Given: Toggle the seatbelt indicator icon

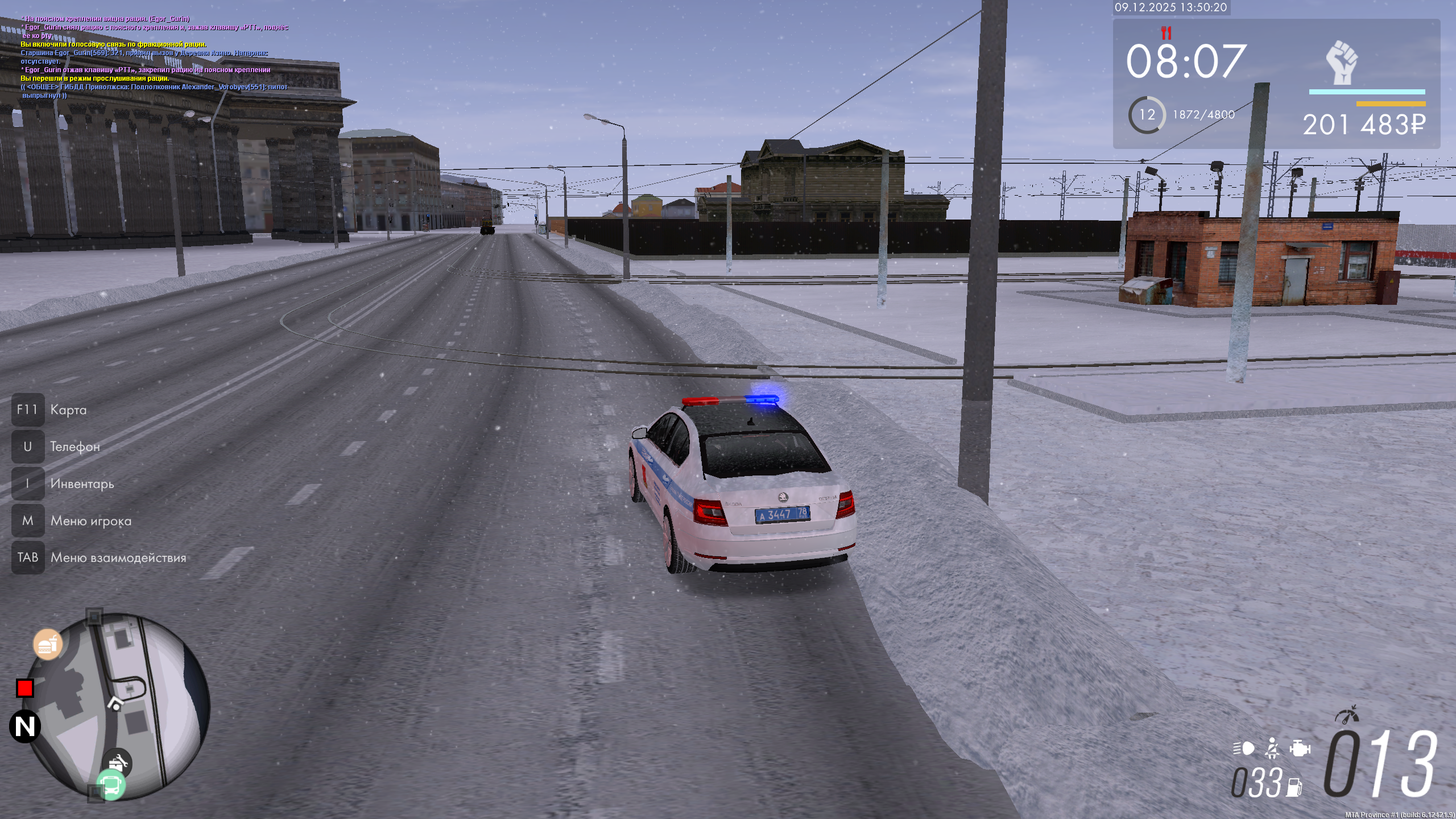Looking at the screenshot, I should (1272, 748).
